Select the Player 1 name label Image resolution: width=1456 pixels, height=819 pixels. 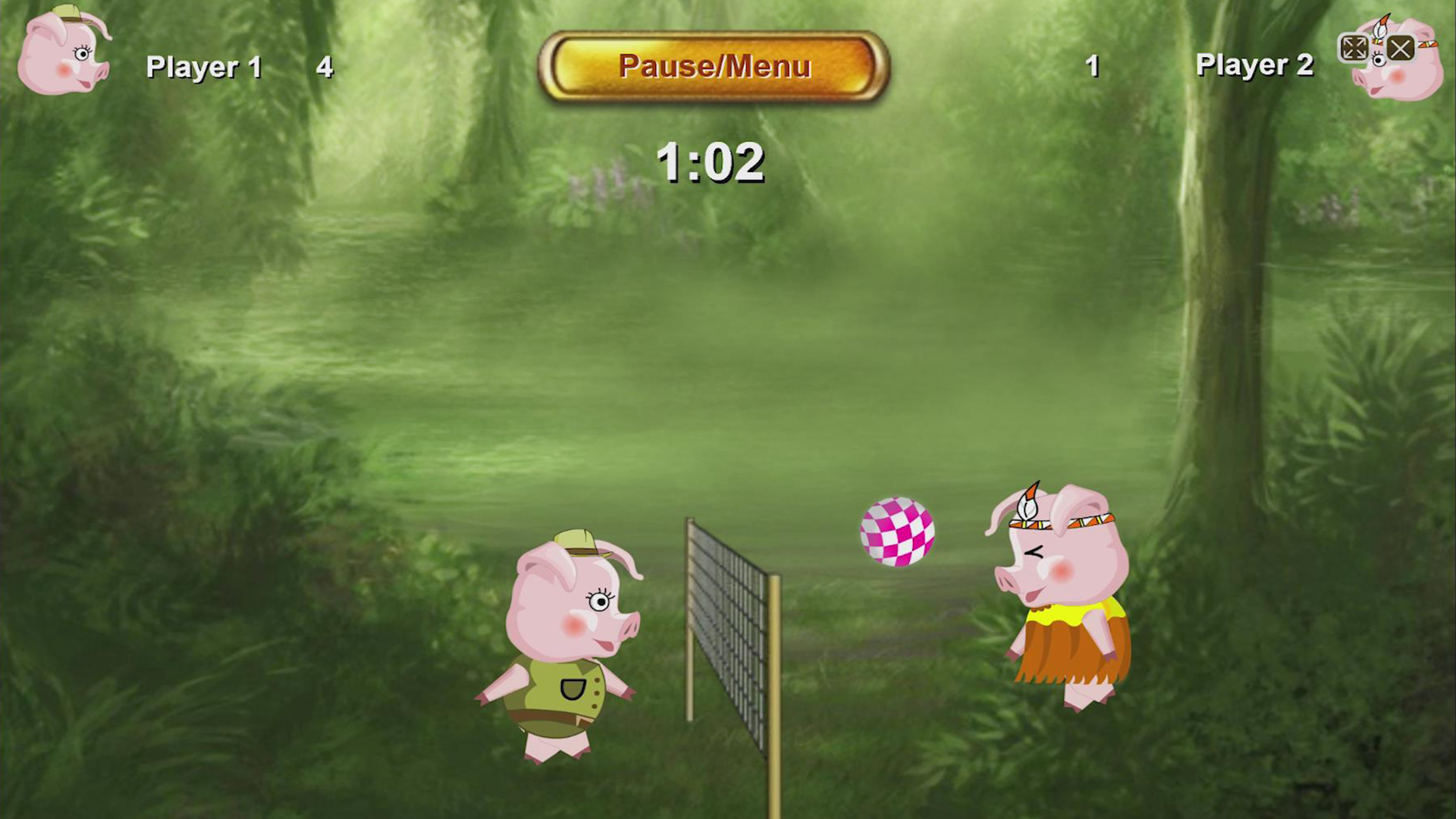pyautogui.click(x=206, y=67)
